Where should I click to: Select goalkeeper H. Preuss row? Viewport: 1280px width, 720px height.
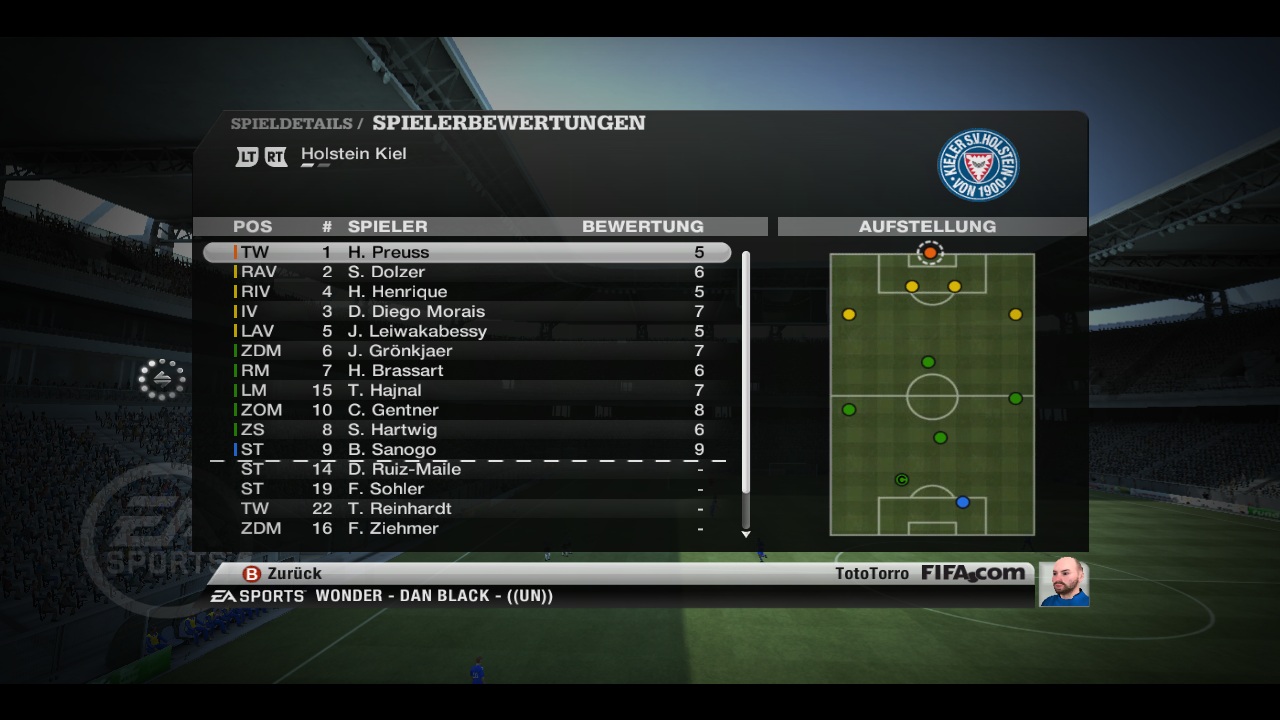coord(467,252)
